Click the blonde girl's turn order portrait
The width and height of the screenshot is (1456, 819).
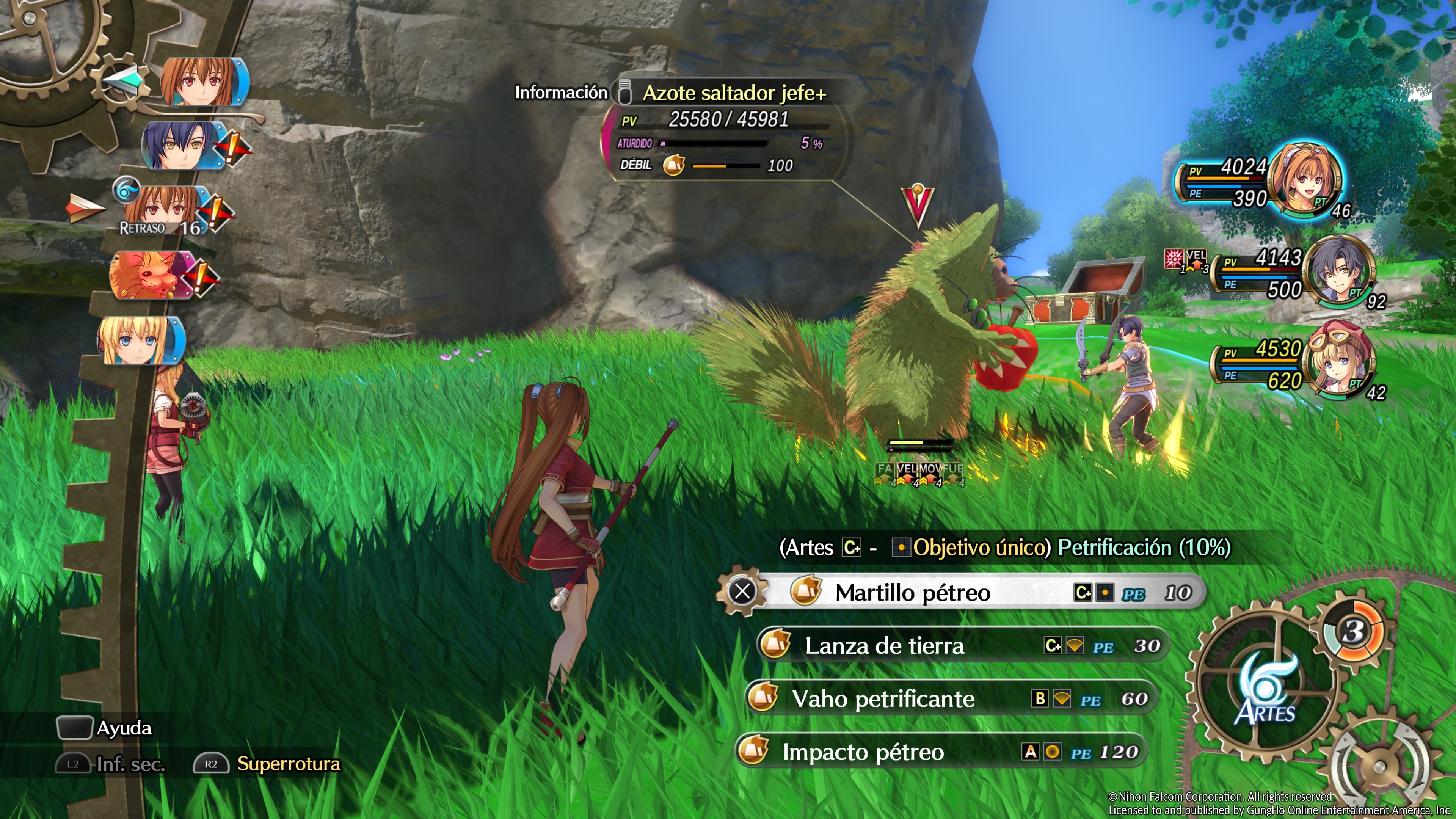pos(138,340)
